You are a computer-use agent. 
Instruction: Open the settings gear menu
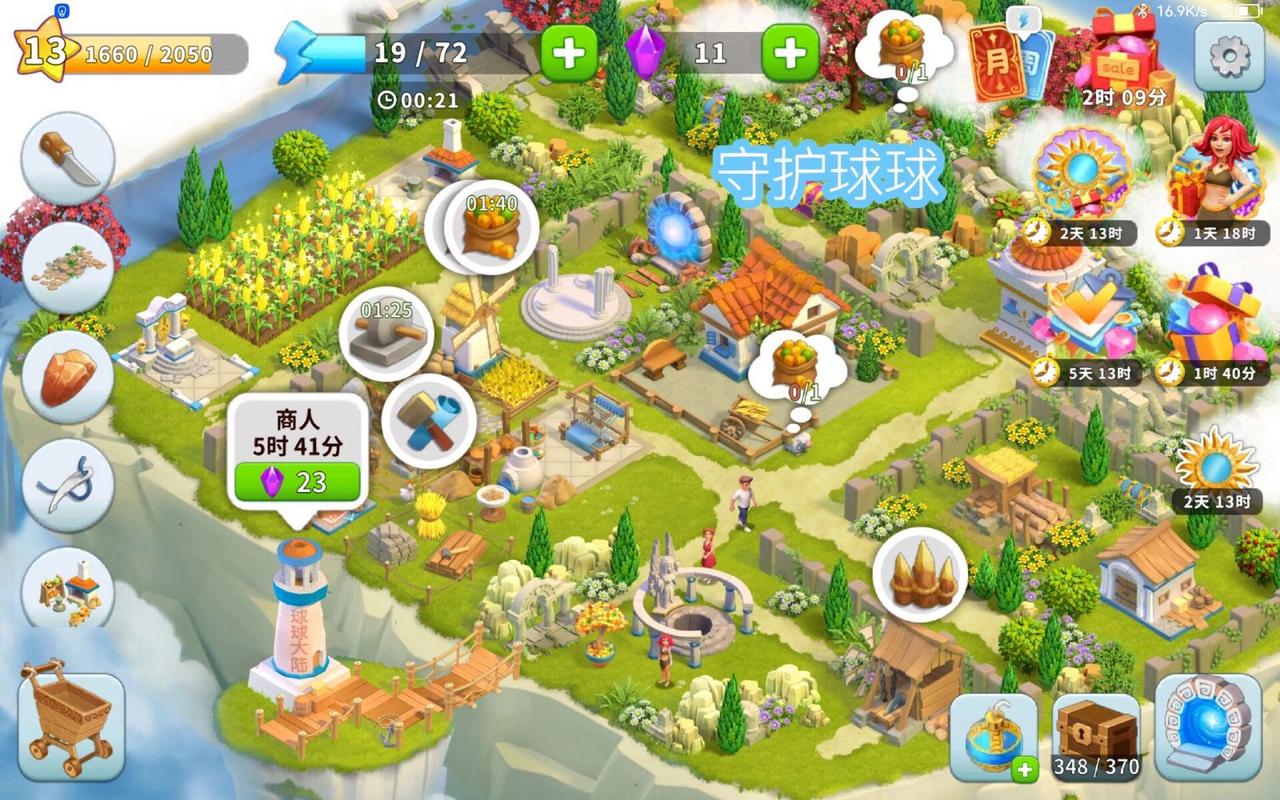tap(1229, 57)
